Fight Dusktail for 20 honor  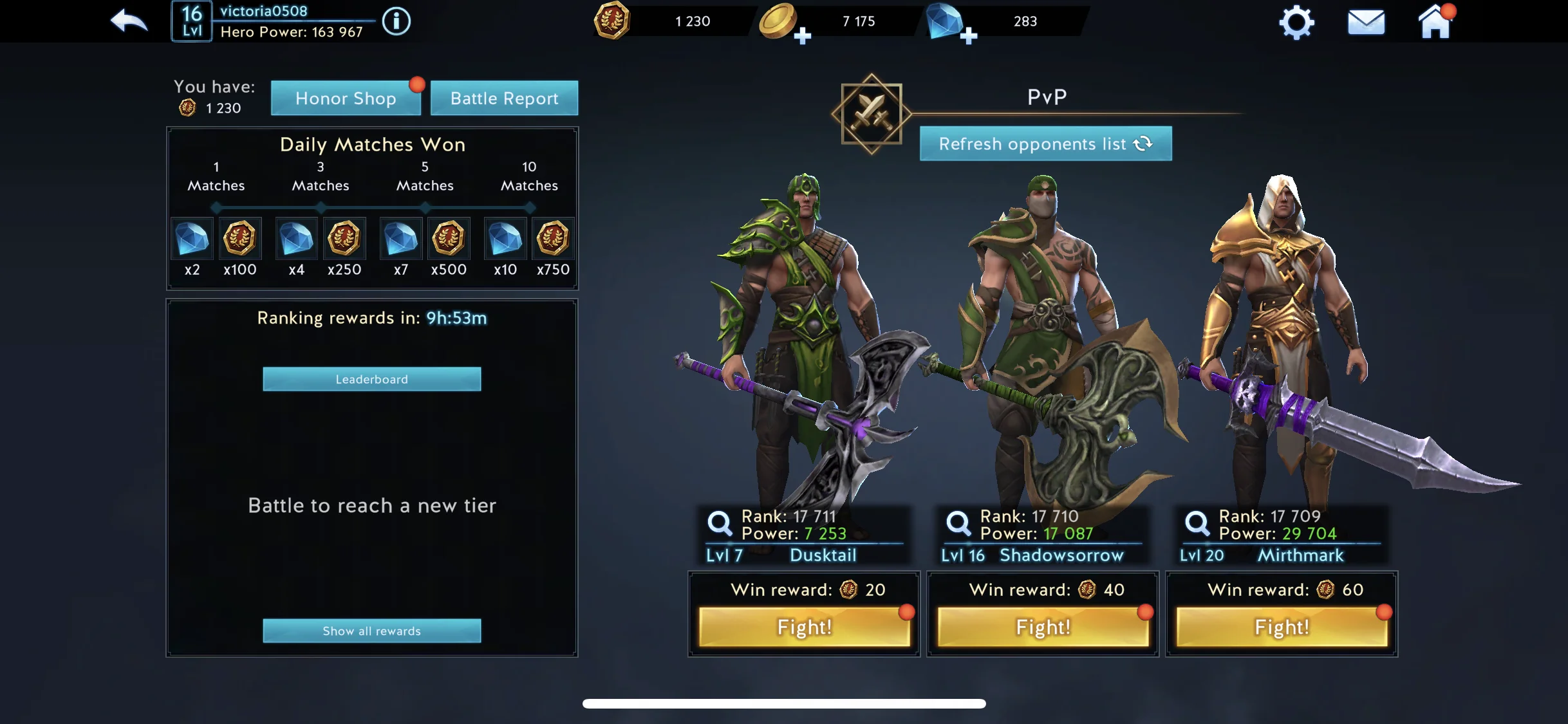tap(805, 627)
